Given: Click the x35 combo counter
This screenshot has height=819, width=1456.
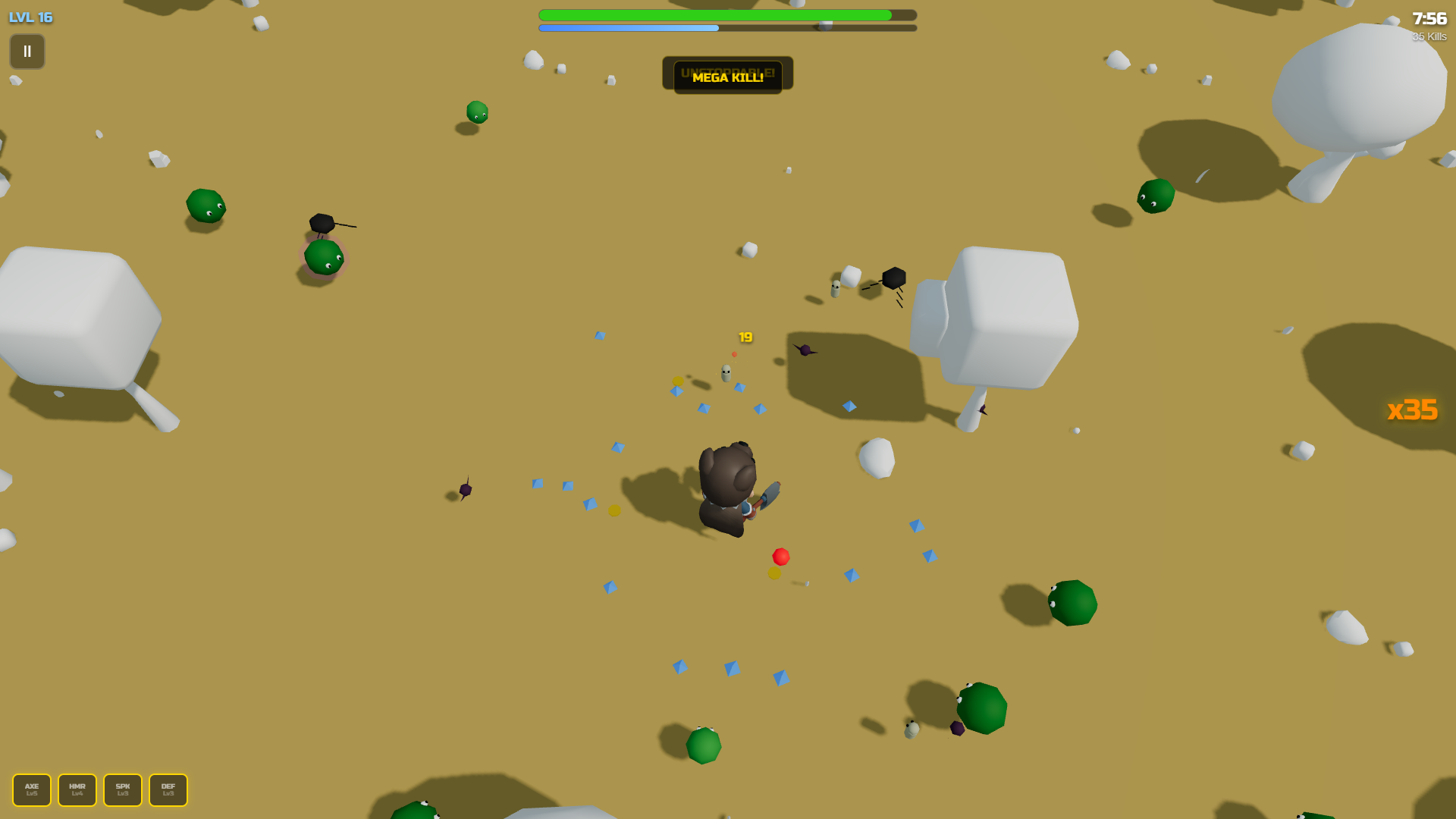Looking at the screenshot, I should pyautogui.click(x=1413, y=410).
